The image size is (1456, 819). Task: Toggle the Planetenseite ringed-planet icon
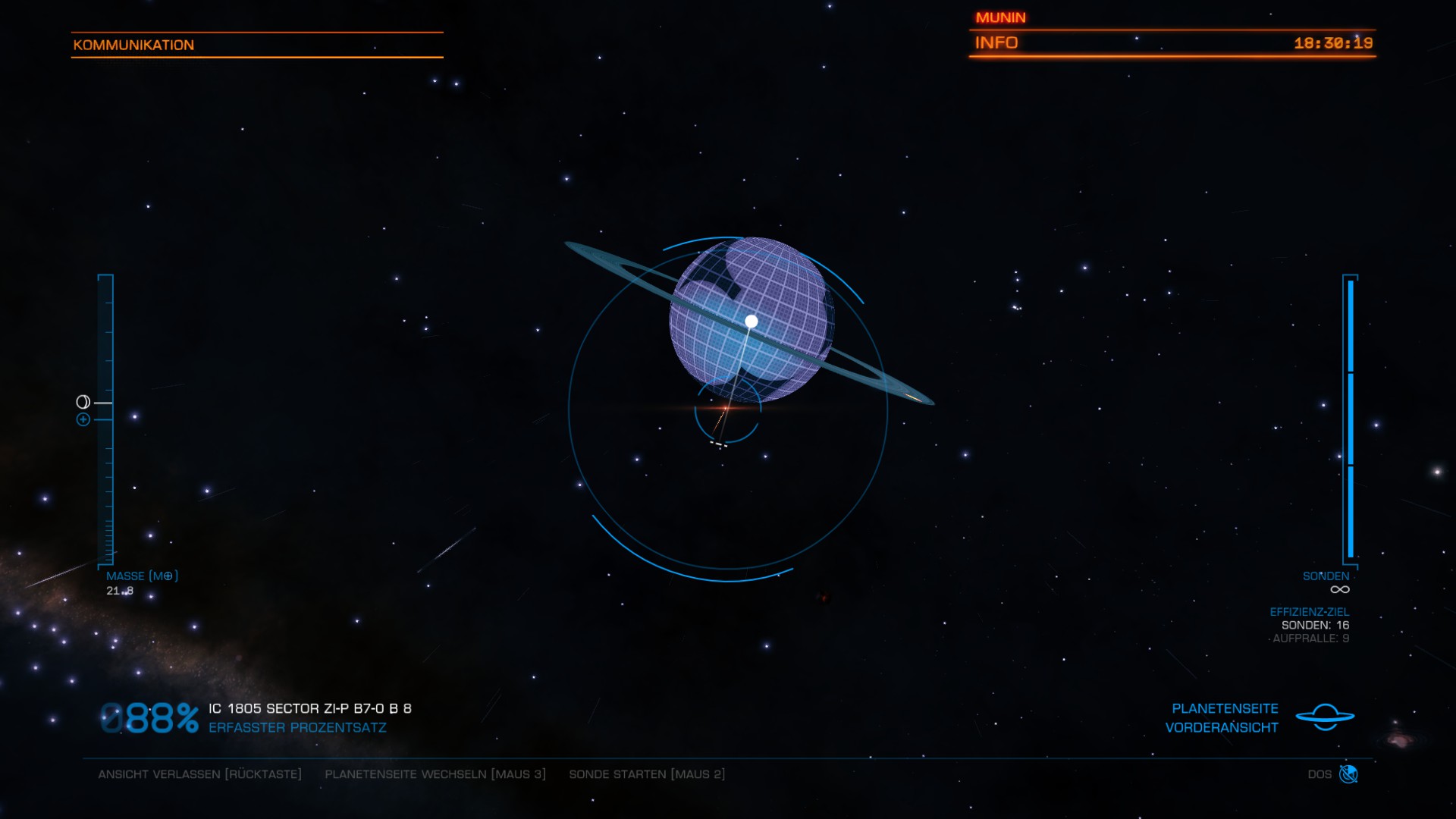[1325, 717]
